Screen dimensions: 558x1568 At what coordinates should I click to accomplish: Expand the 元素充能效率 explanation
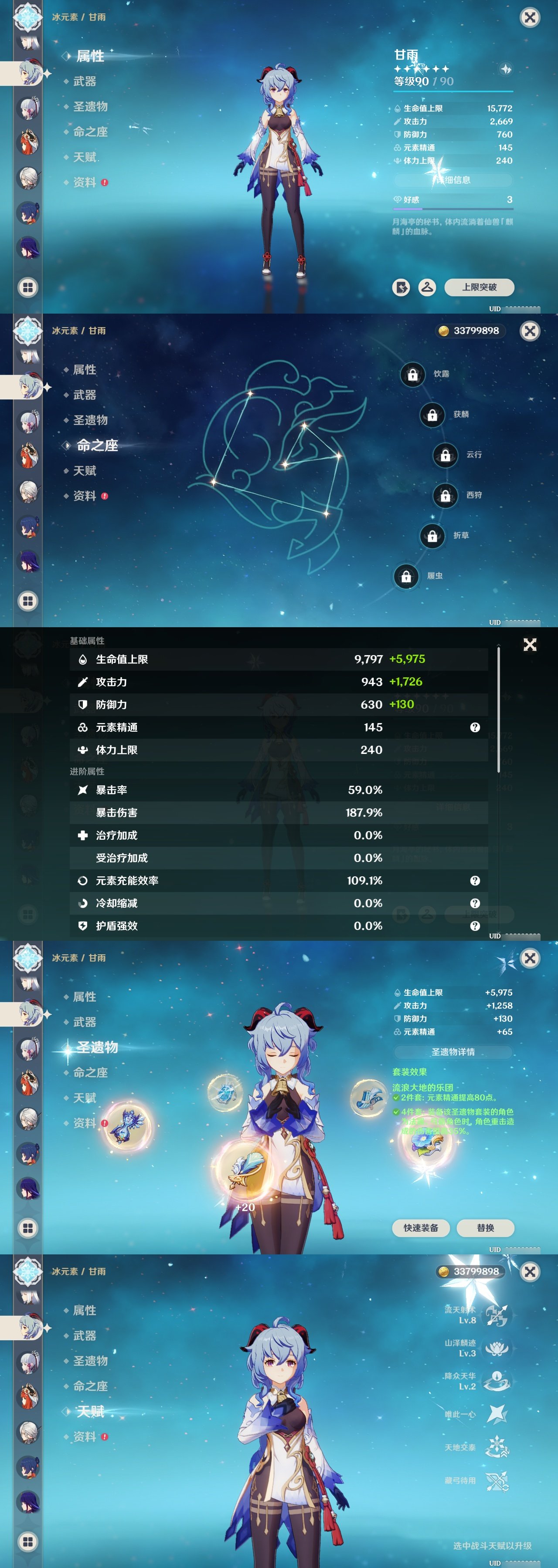click(x=475, y=880)
